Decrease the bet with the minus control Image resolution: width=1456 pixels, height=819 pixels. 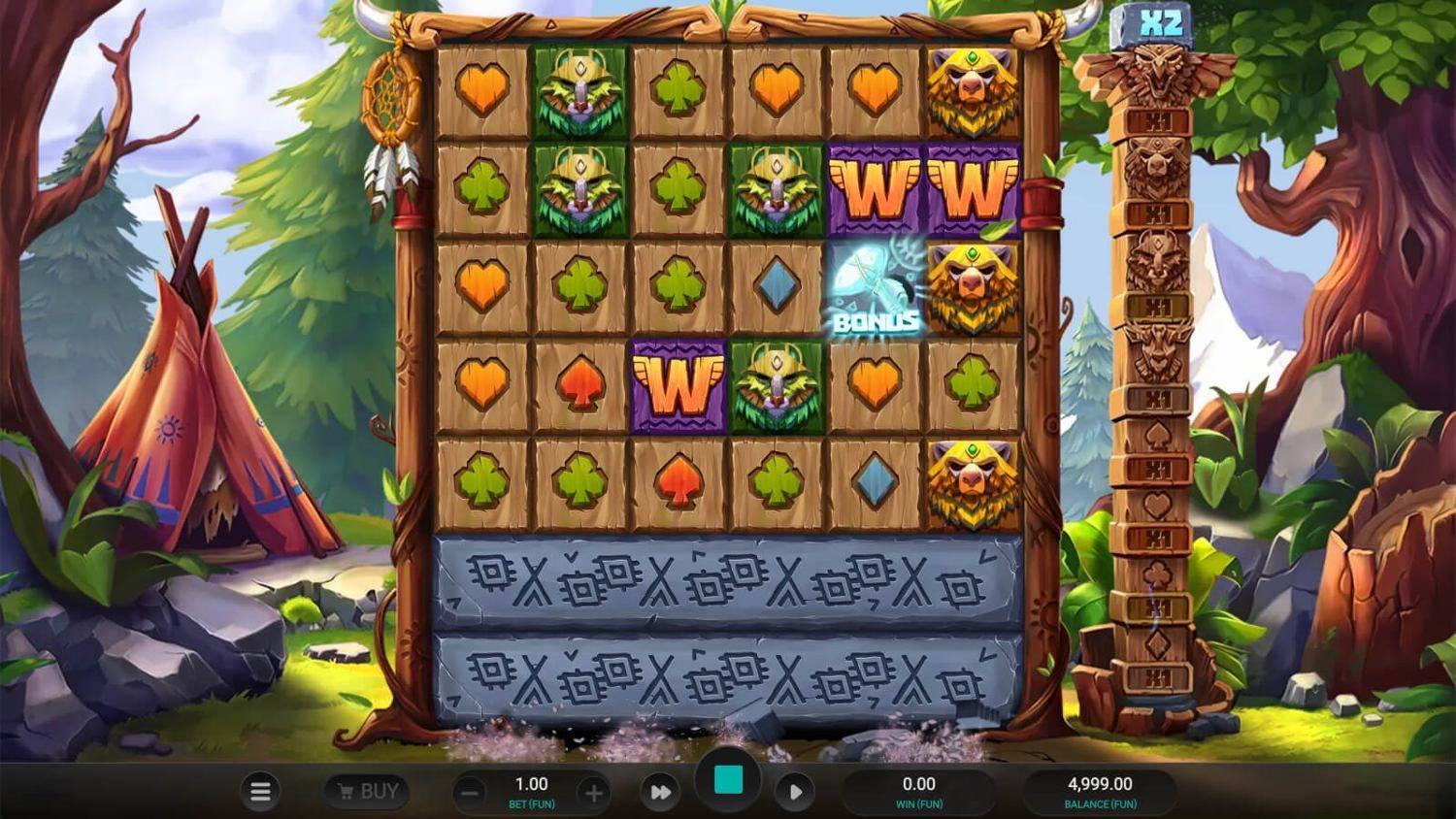[x=468, y=791]
